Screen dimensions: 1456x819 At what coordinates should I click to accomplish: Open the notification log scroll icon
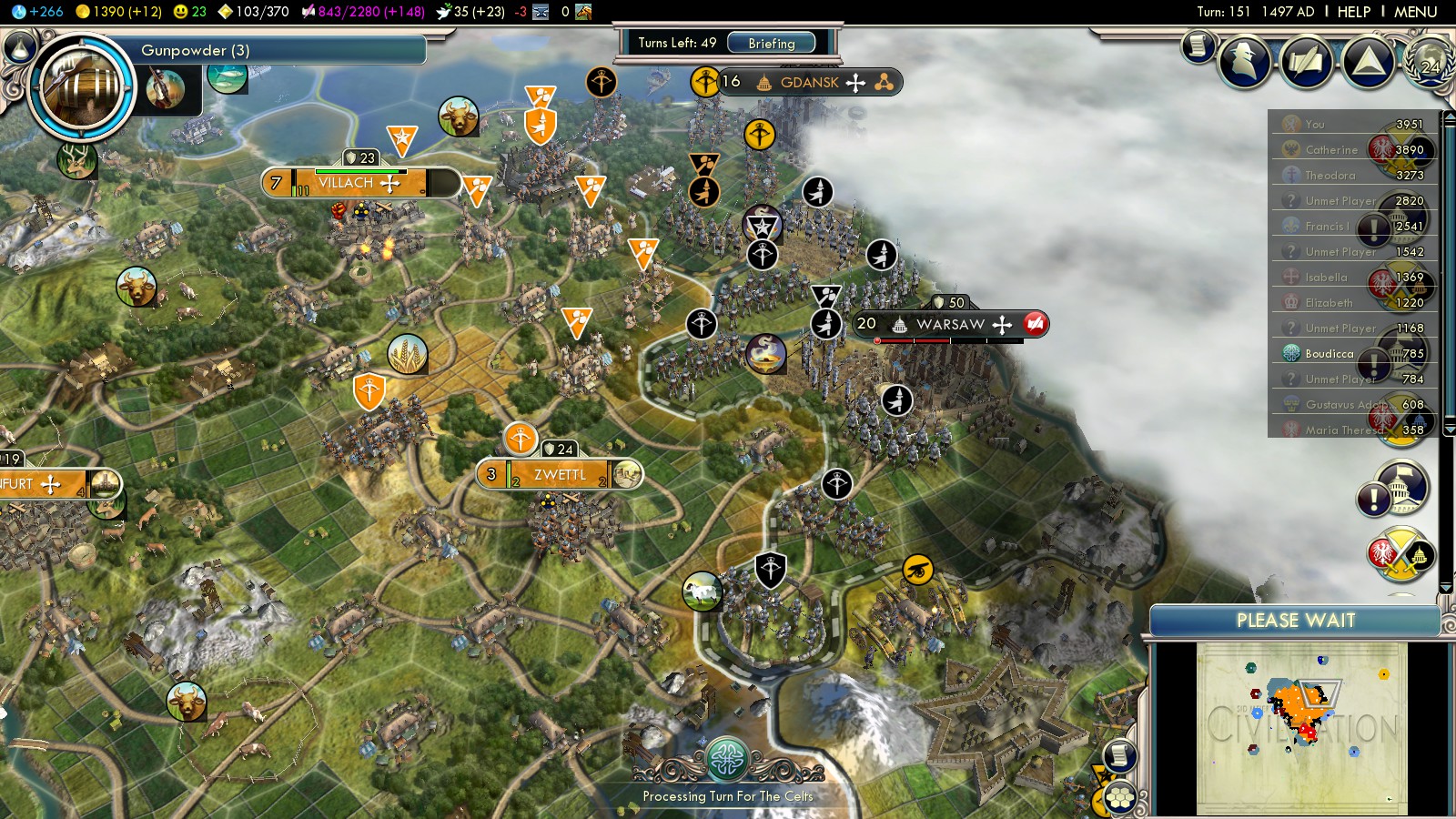[1198, 45]
